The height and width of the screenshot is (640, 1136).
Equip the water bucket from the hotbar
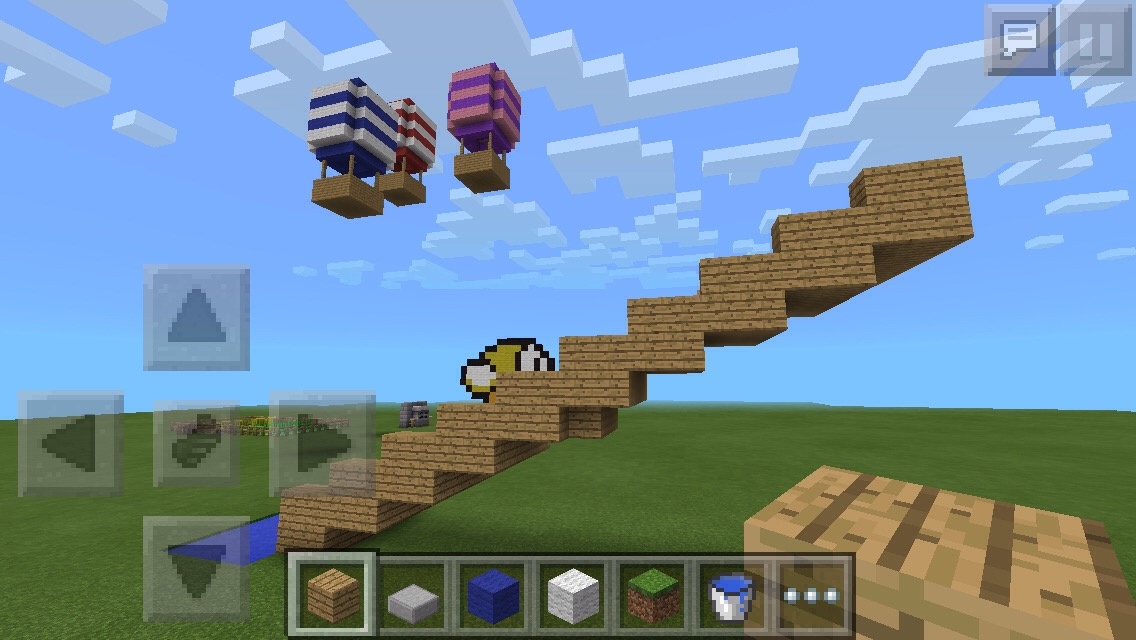coord(731,596)
